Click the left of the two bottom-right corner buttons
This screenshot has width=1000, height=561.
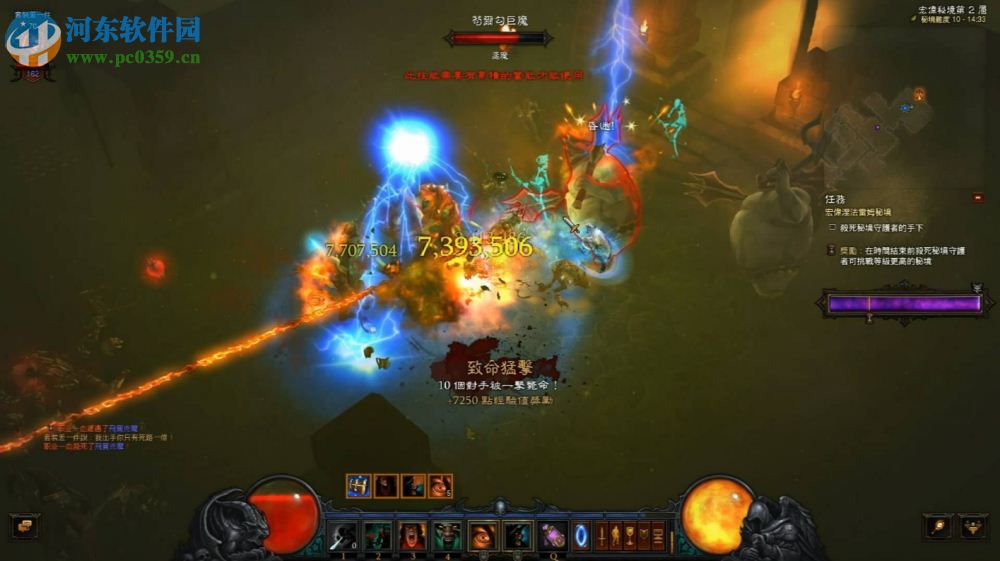(937, 525)
